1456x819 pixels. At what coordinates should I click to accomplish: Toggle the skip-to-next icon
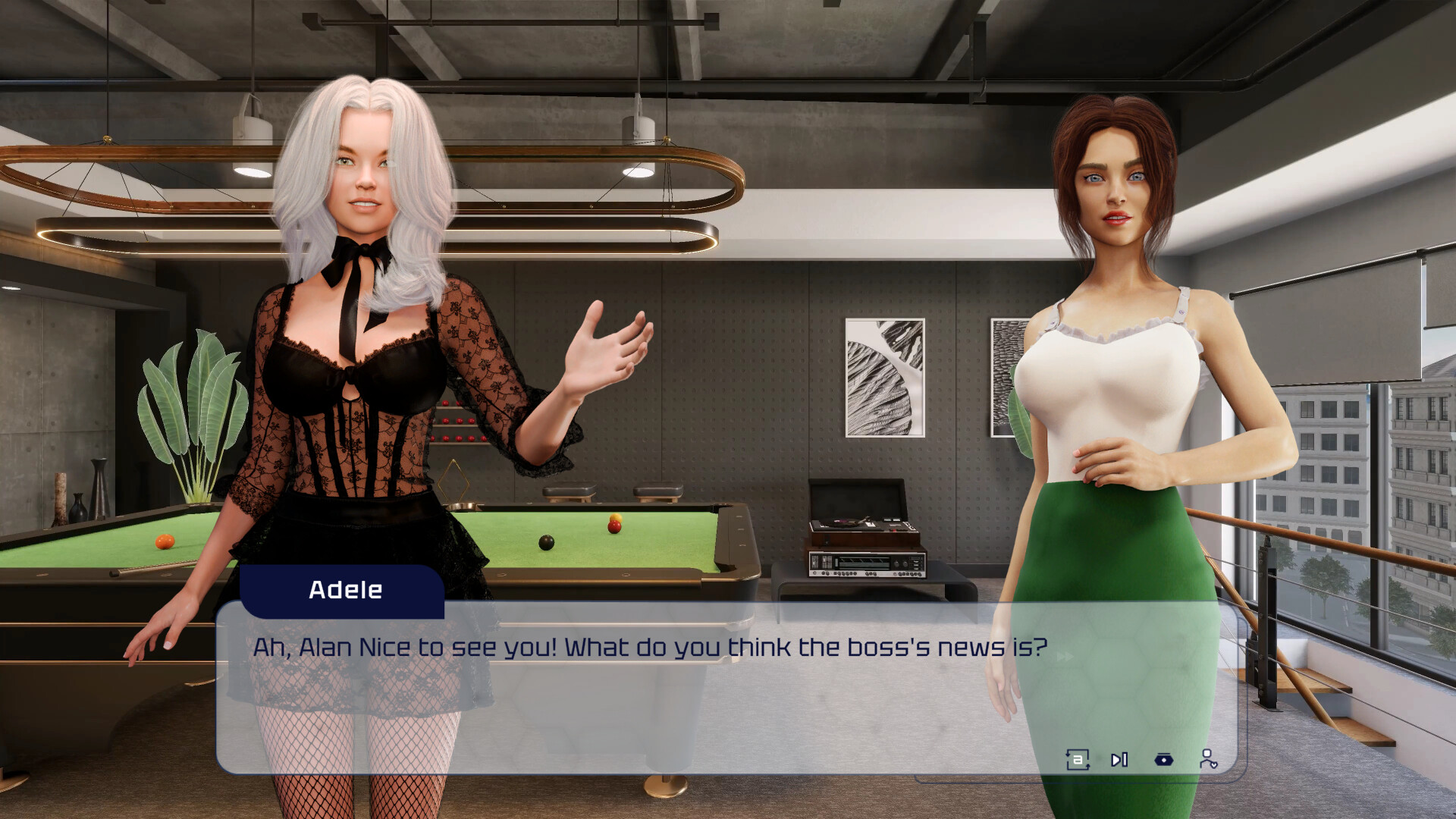click(1119, 759)
